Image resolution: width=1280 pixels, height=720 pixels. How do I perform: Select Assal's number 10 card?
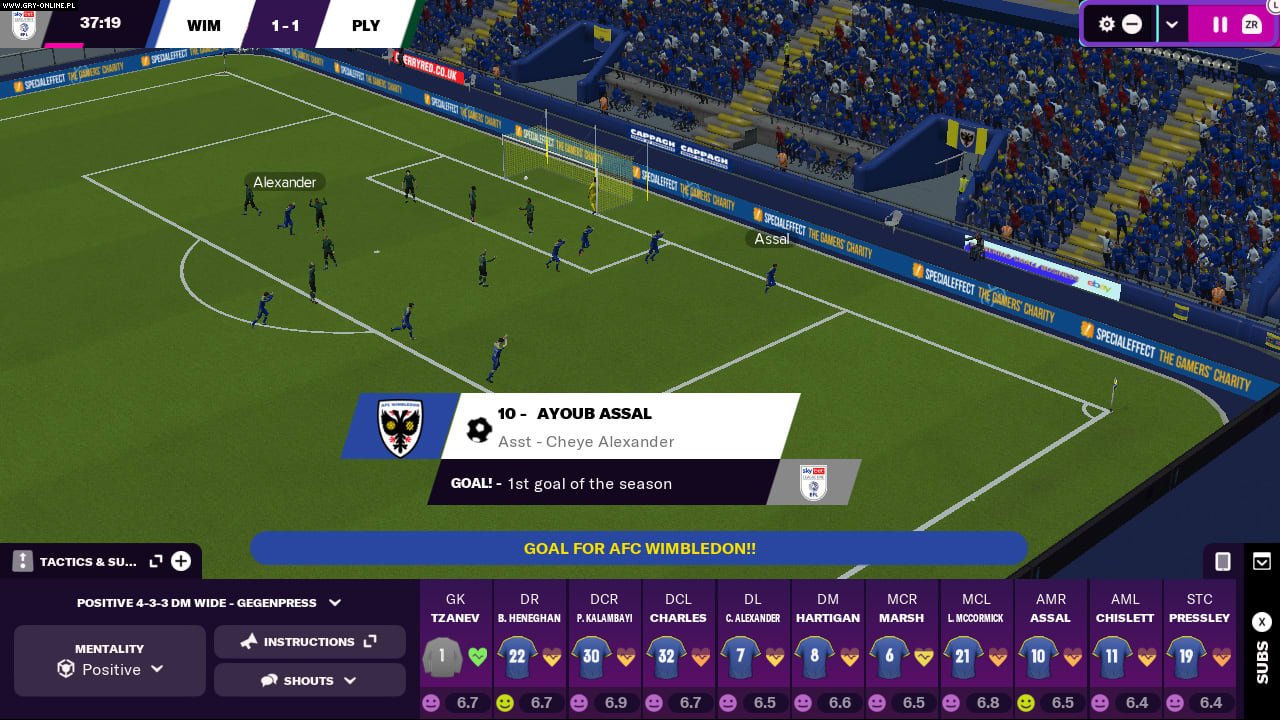pyautogui.click(x=1050, y=650)
